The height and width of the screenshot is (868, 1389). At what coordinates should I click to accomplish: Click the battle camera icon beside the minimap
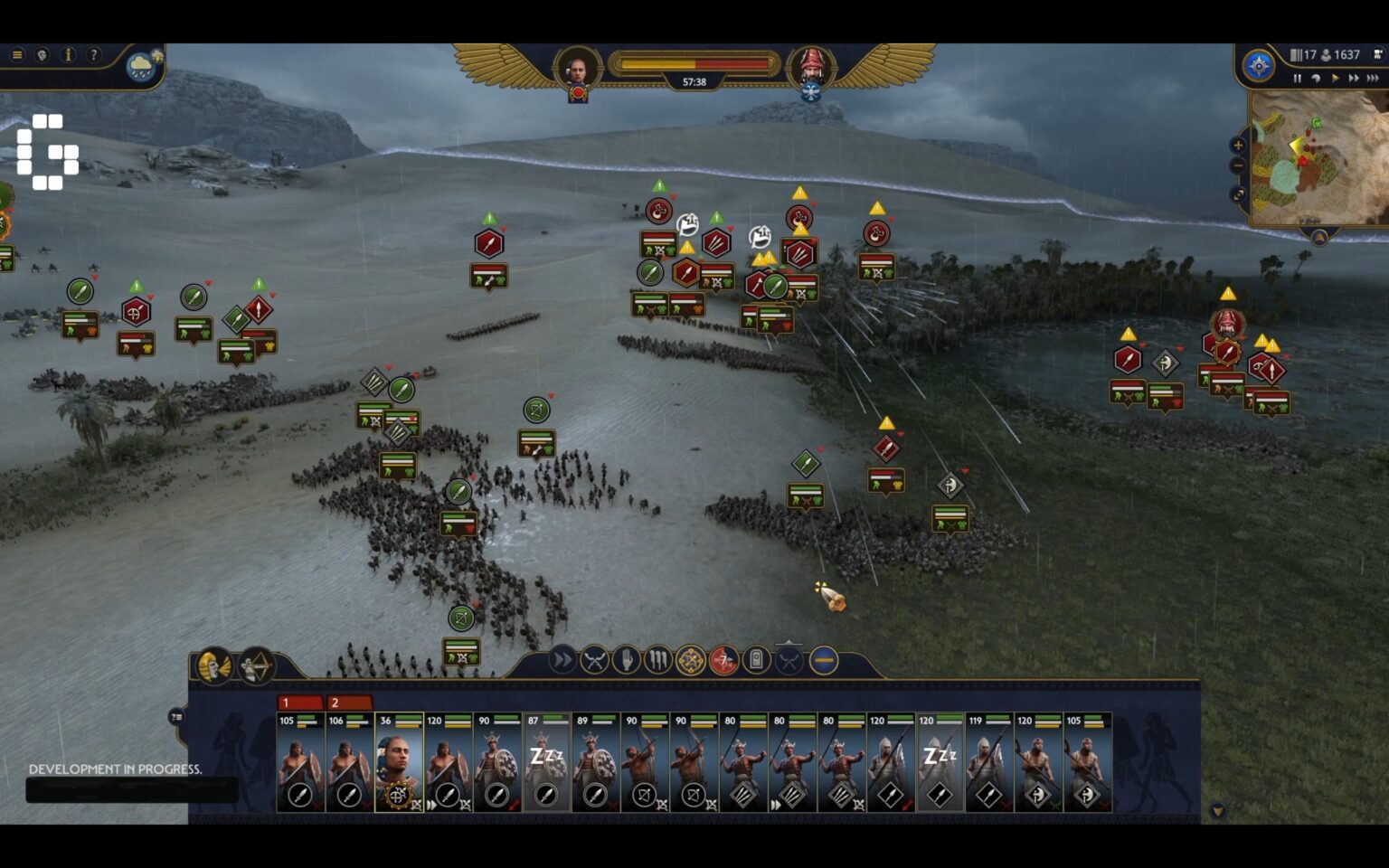pyautogui.click(x=1376, y=54)
